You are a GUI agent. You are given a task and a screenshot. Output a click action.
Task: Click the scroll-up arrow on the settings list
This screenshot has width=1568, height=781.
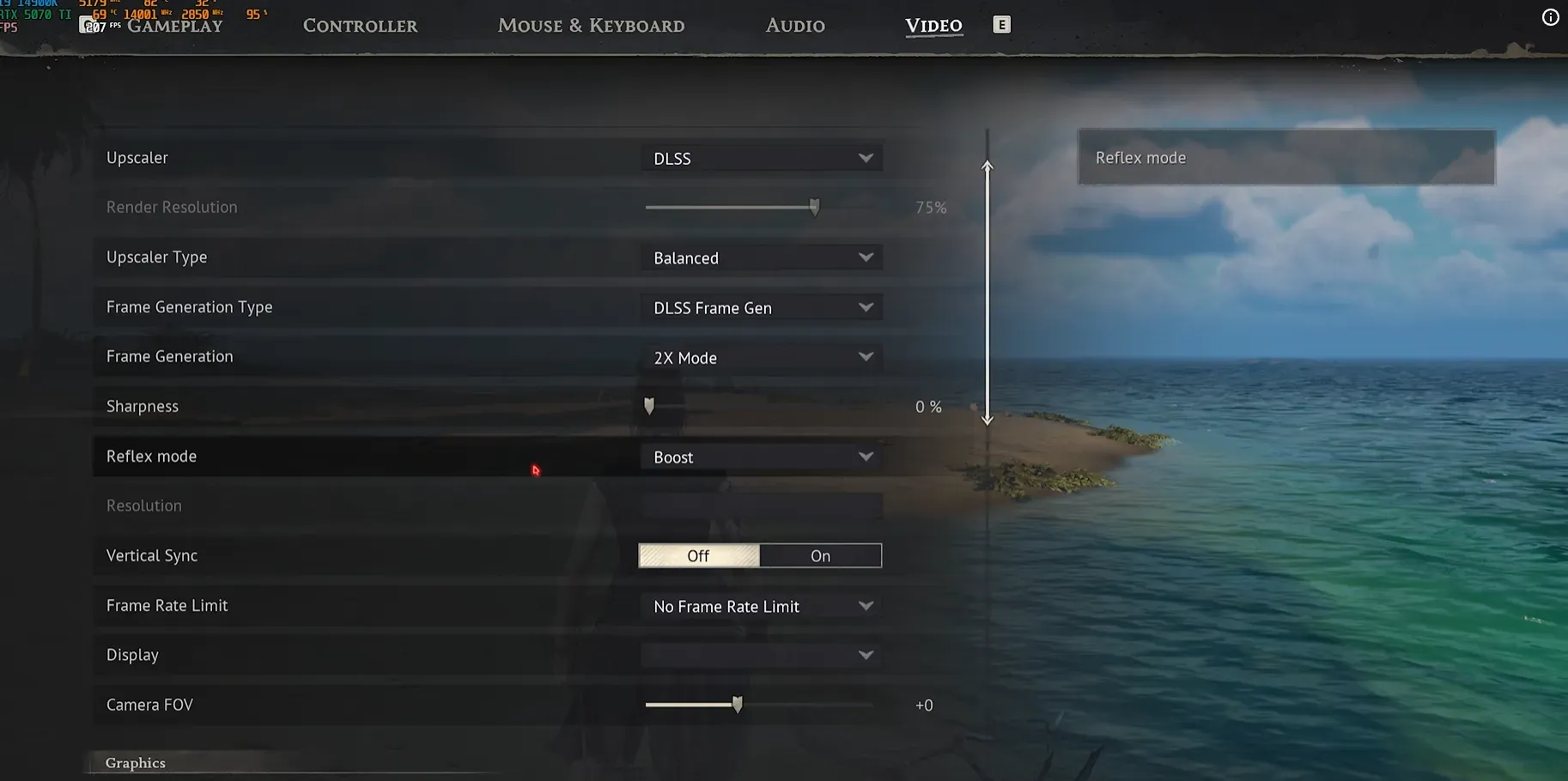click(987, 166)
